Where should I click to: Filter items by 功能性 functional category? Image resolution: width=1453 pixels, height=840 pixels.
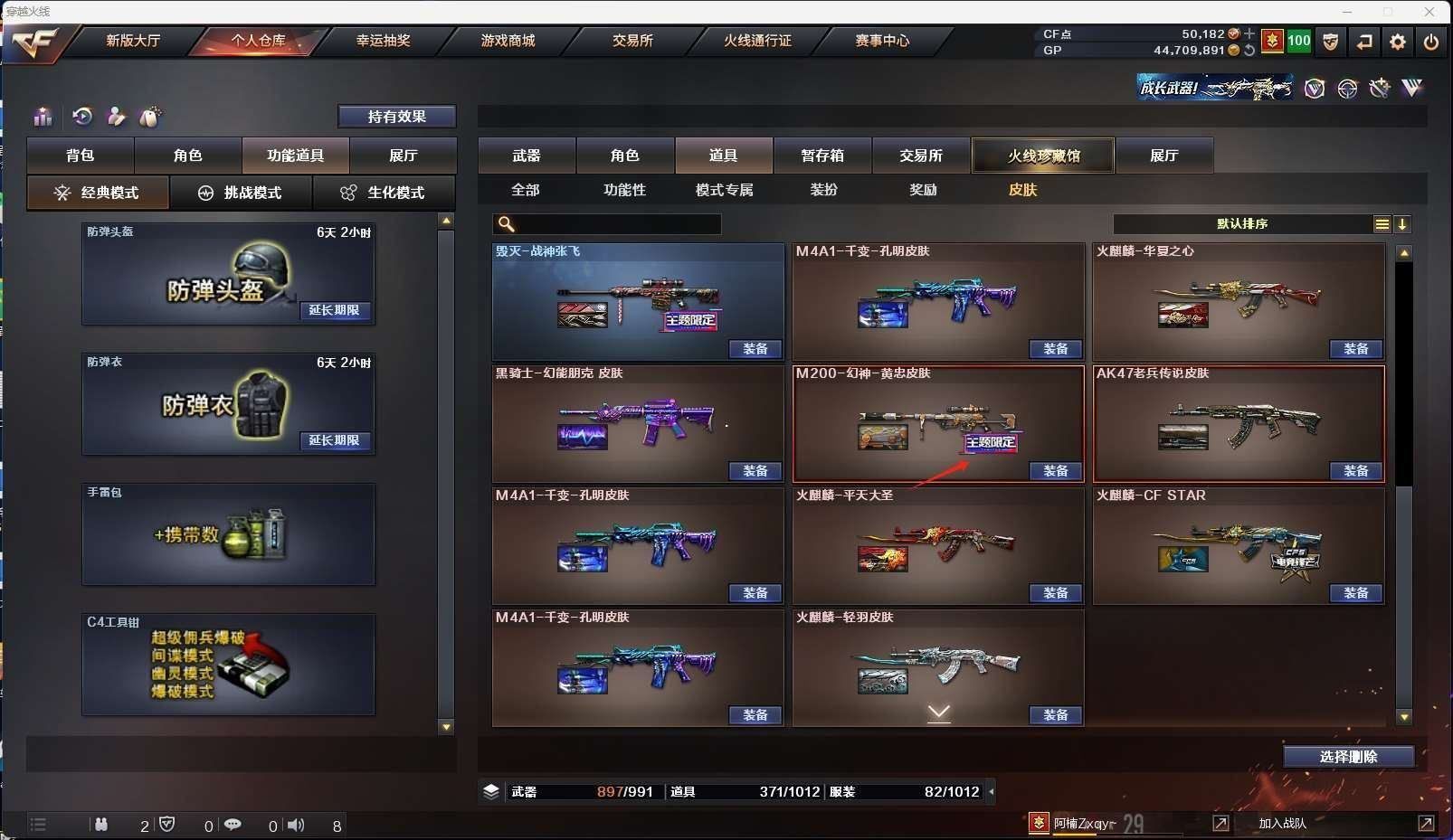[x=625, y=190]
